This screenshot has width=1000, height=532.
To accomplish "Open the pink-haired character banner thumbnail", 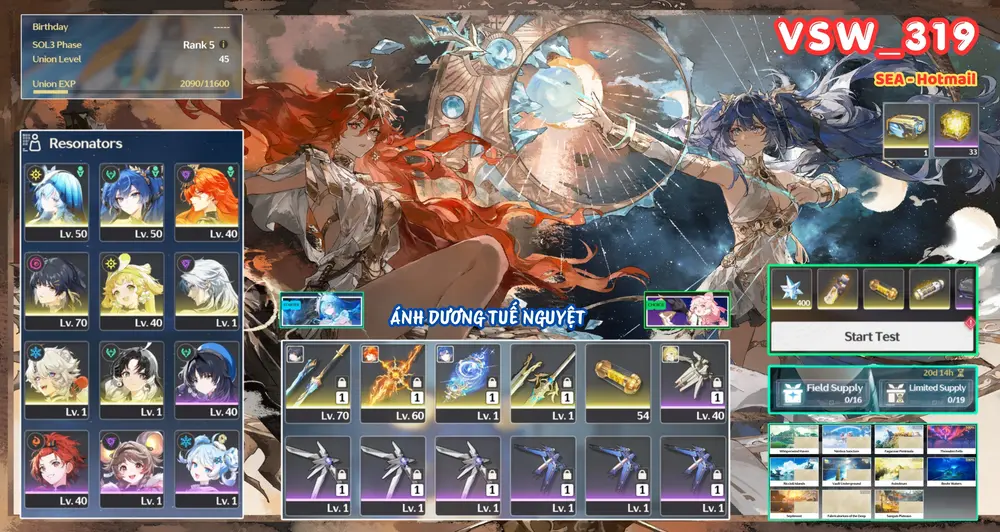I will click(687, 309).
